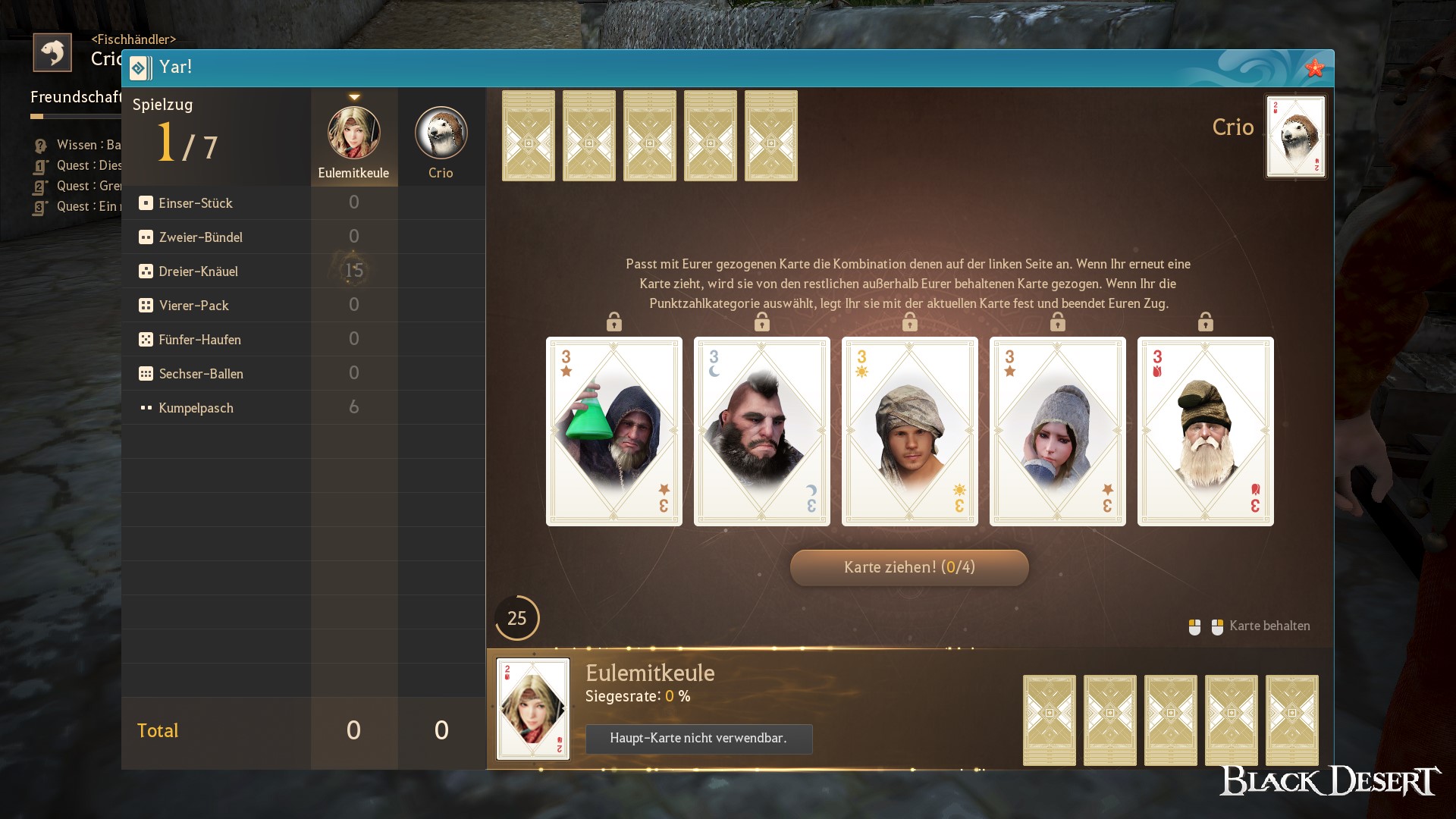
Task: Toggle the lock above the green flask card
Action: coord(614,321)
